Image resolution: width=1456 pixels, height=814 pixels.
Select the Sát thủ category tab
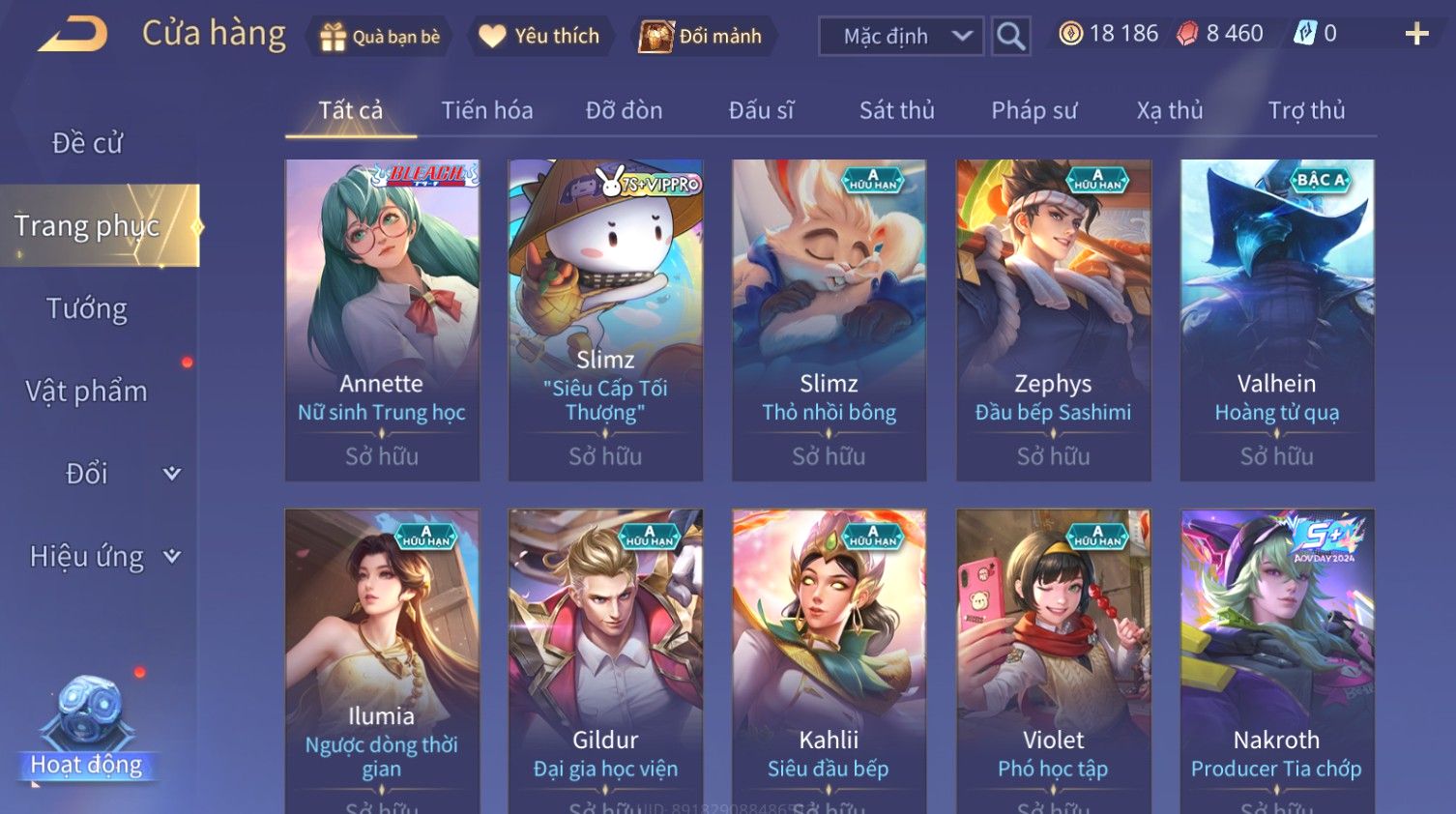(896, 110)
